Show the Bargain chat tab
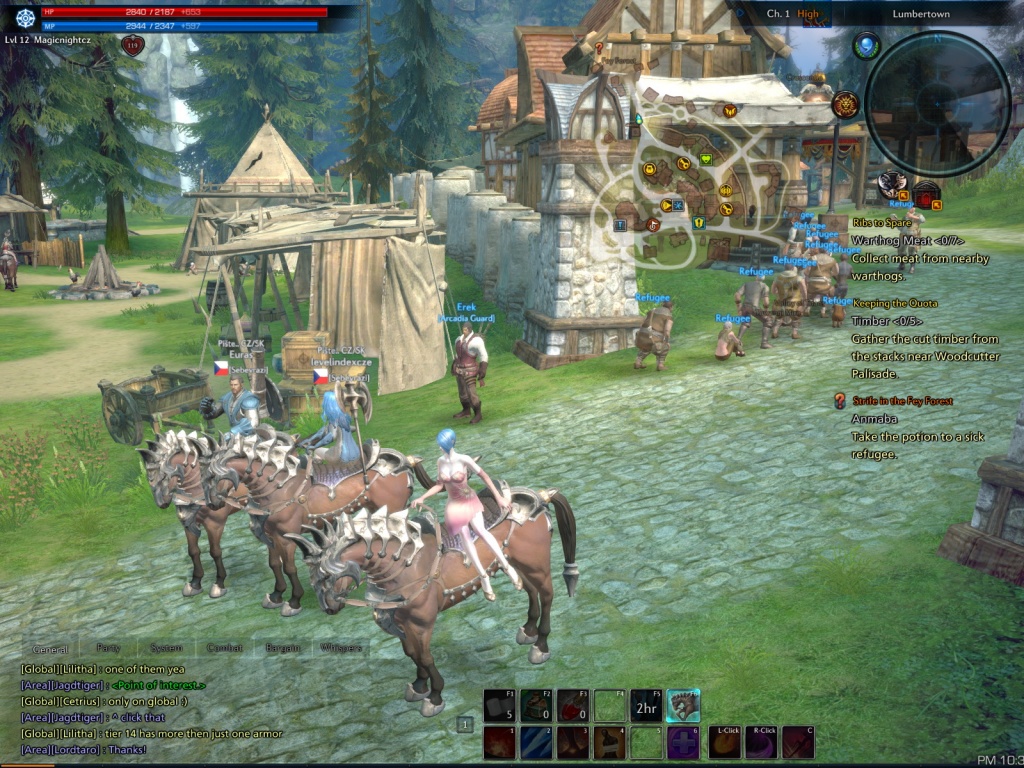The width and height of the screenshot is (1024, 768). point(283,648)
